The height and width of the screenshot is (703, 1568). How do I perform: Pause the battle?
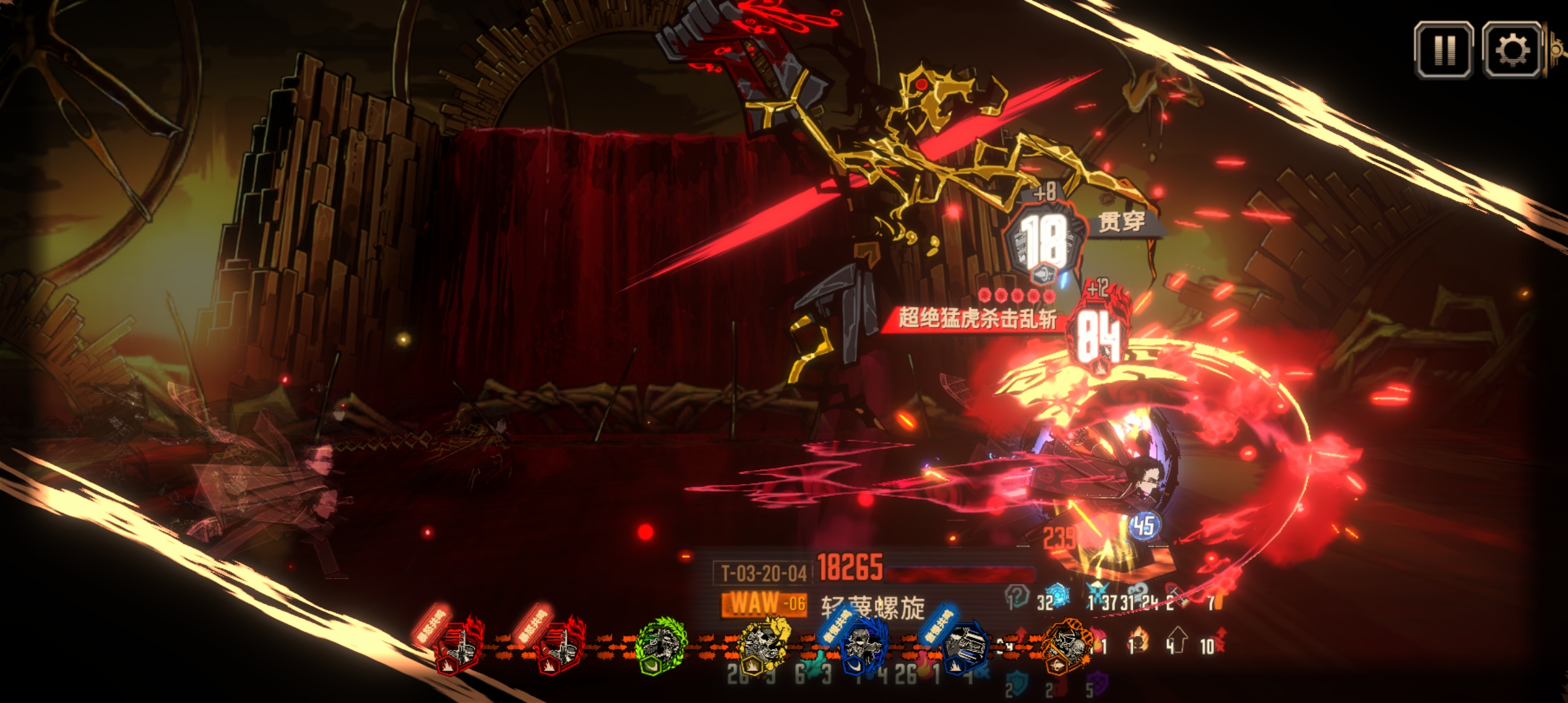tap(1444, 49)
